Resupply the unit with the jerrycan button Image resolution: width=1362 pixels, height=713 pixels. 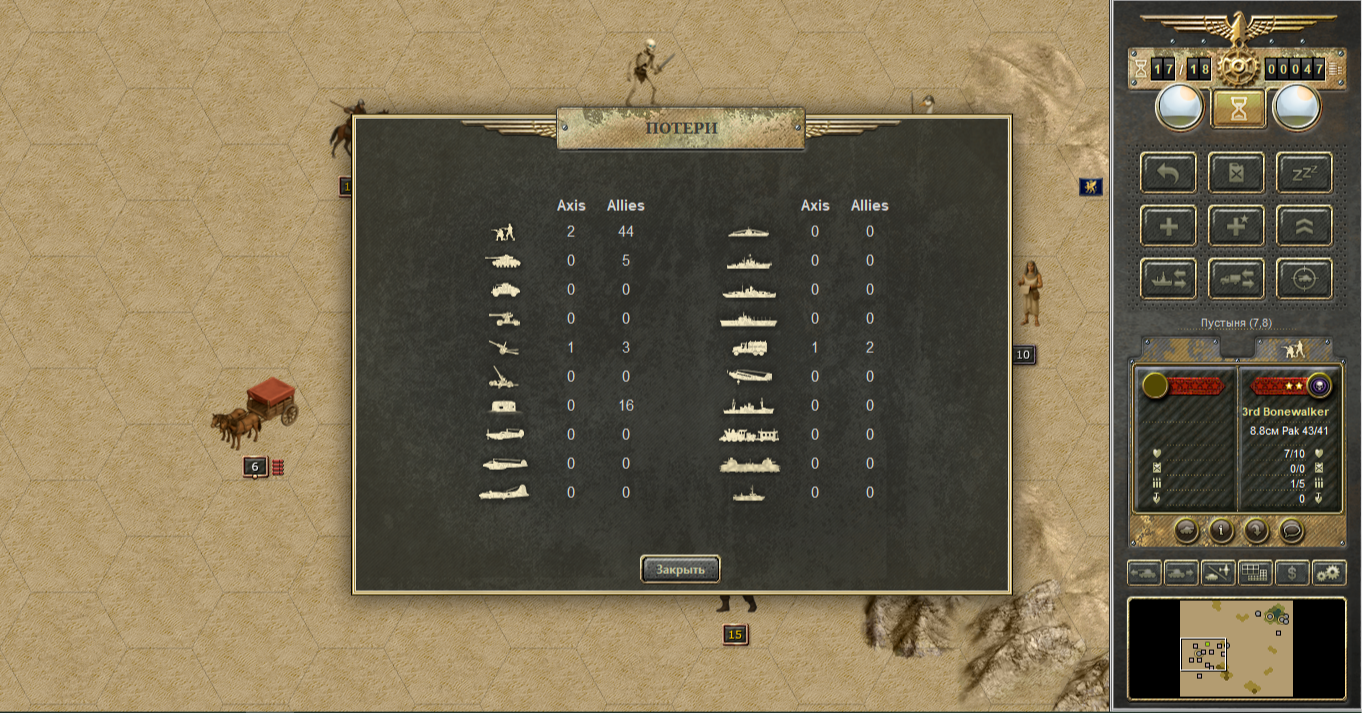1236,173
